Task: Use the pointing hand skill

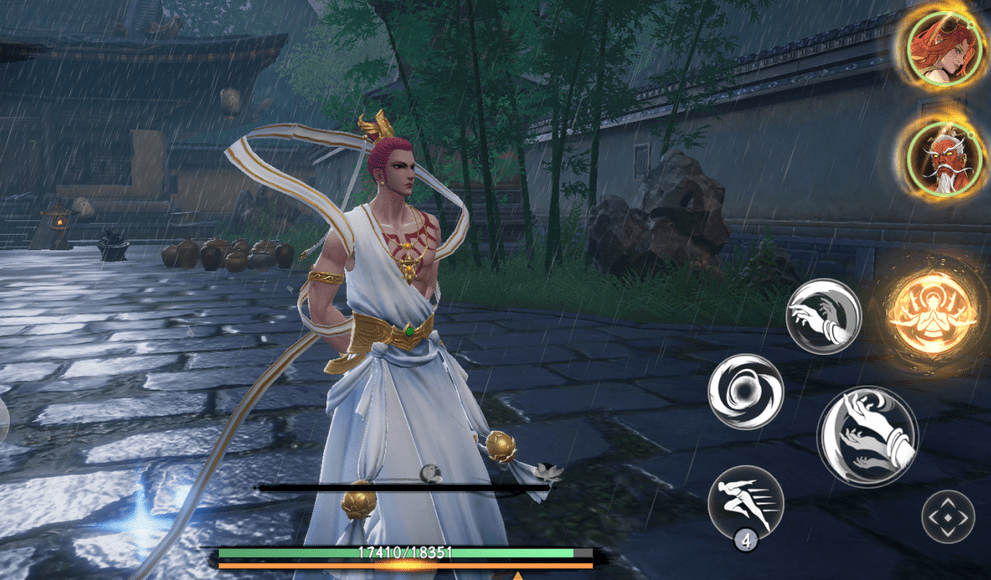Action: 823,316
